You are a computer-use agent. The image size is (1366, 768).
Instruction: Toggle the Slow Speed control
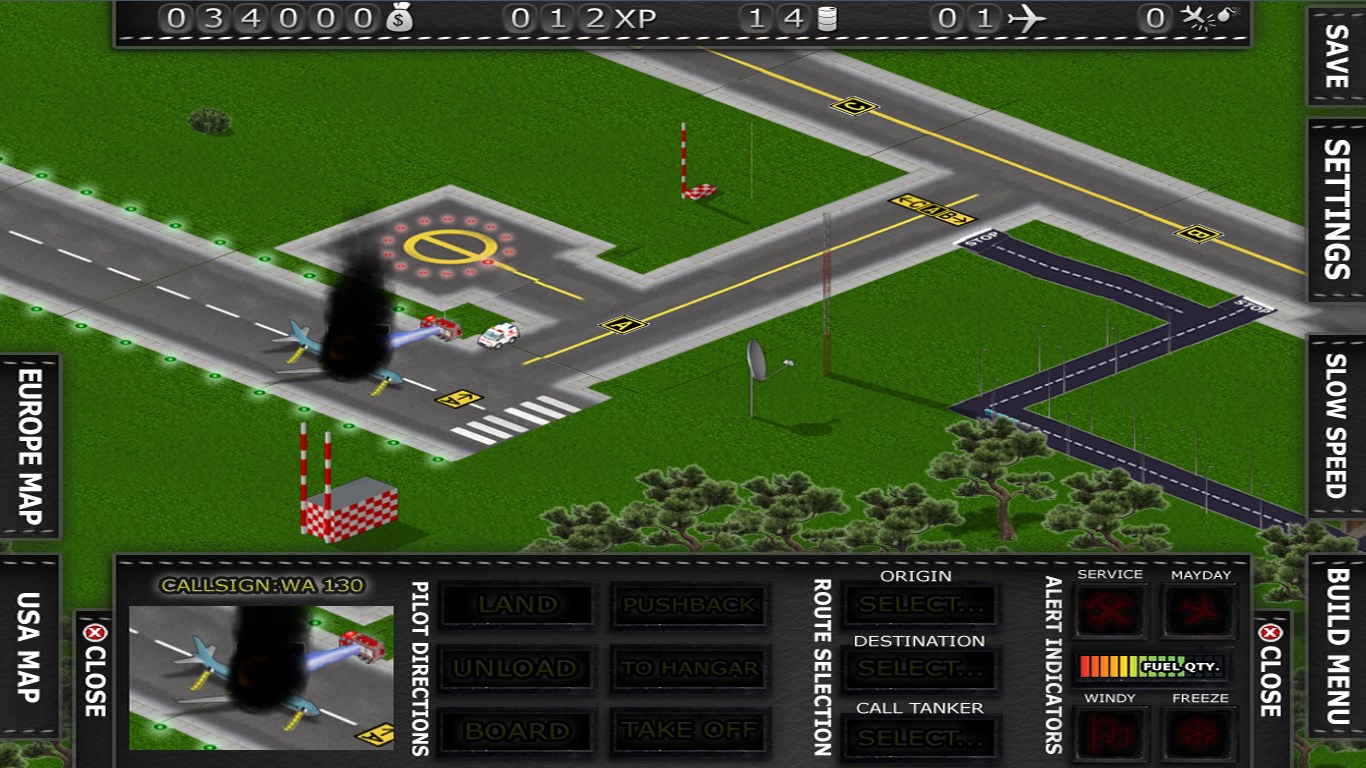point(1336,425)
